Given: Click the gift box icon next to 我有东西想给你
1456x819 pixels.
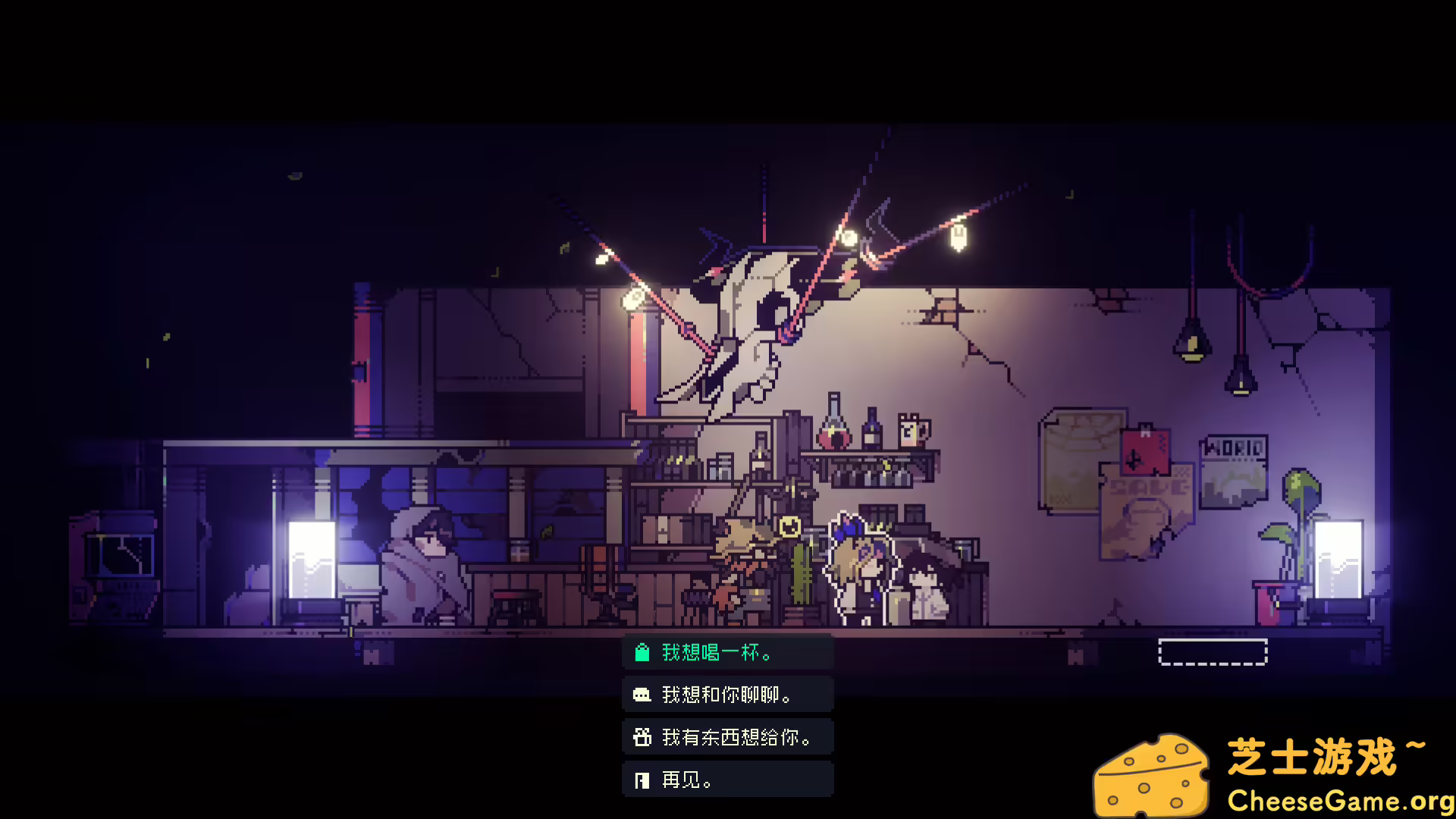Looking at the screenshot, I should click(642, 736).
